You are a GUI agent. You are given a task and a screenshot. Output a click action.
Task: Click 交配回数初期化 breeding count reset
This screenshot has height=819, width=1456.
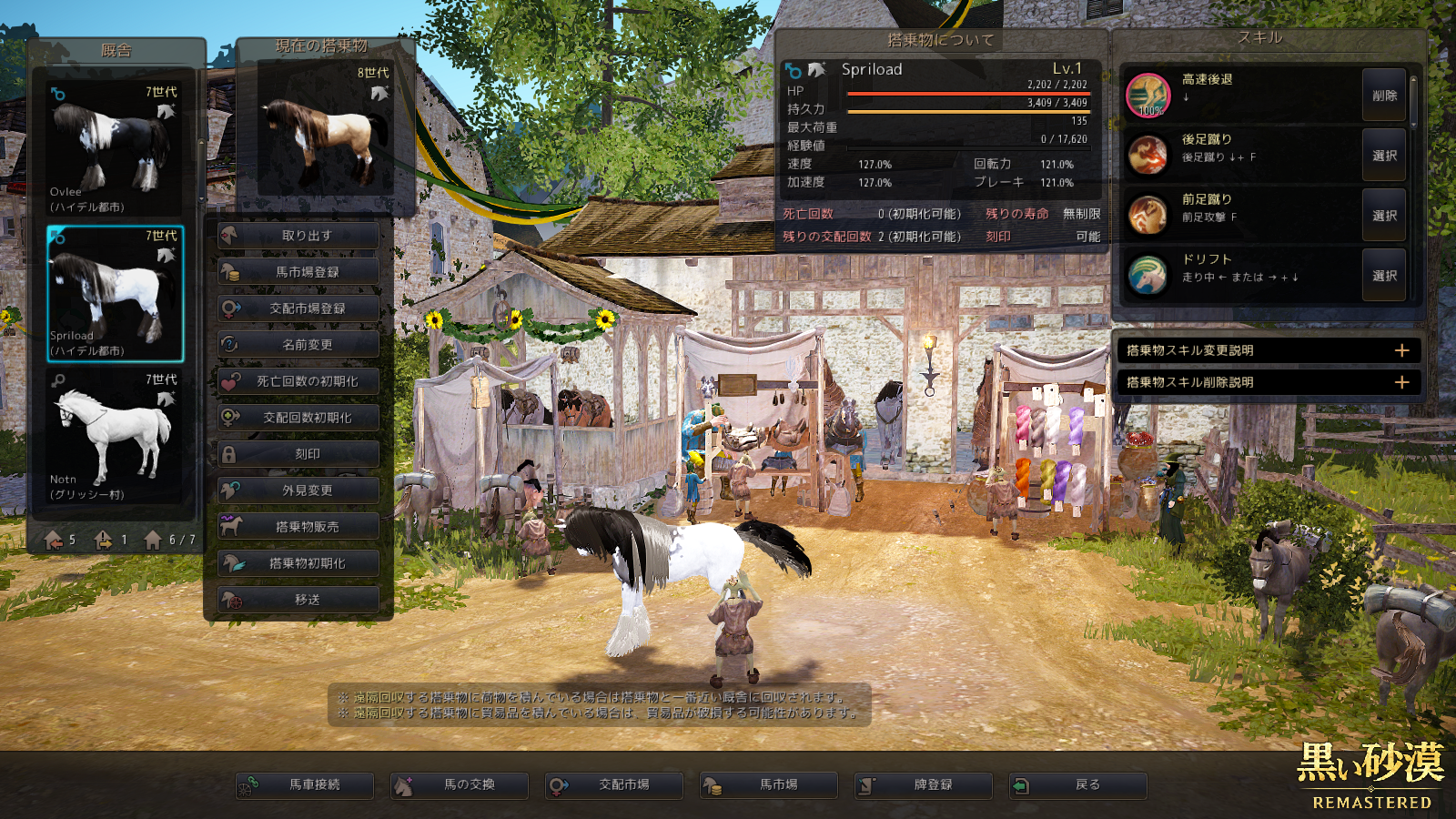(x=298, y=418)
